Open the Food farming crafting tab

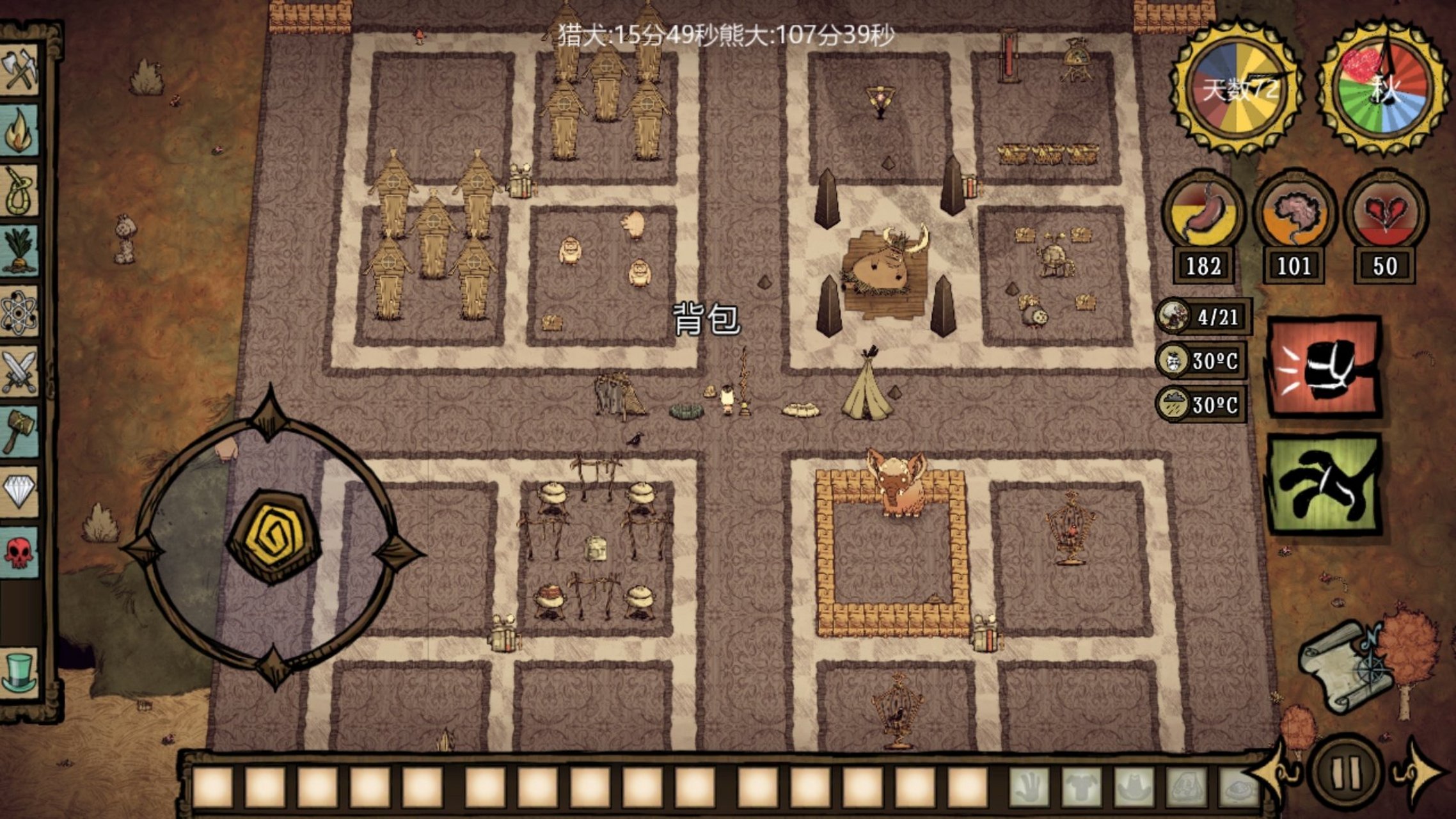pyautogui.click(x=20, y=251)
